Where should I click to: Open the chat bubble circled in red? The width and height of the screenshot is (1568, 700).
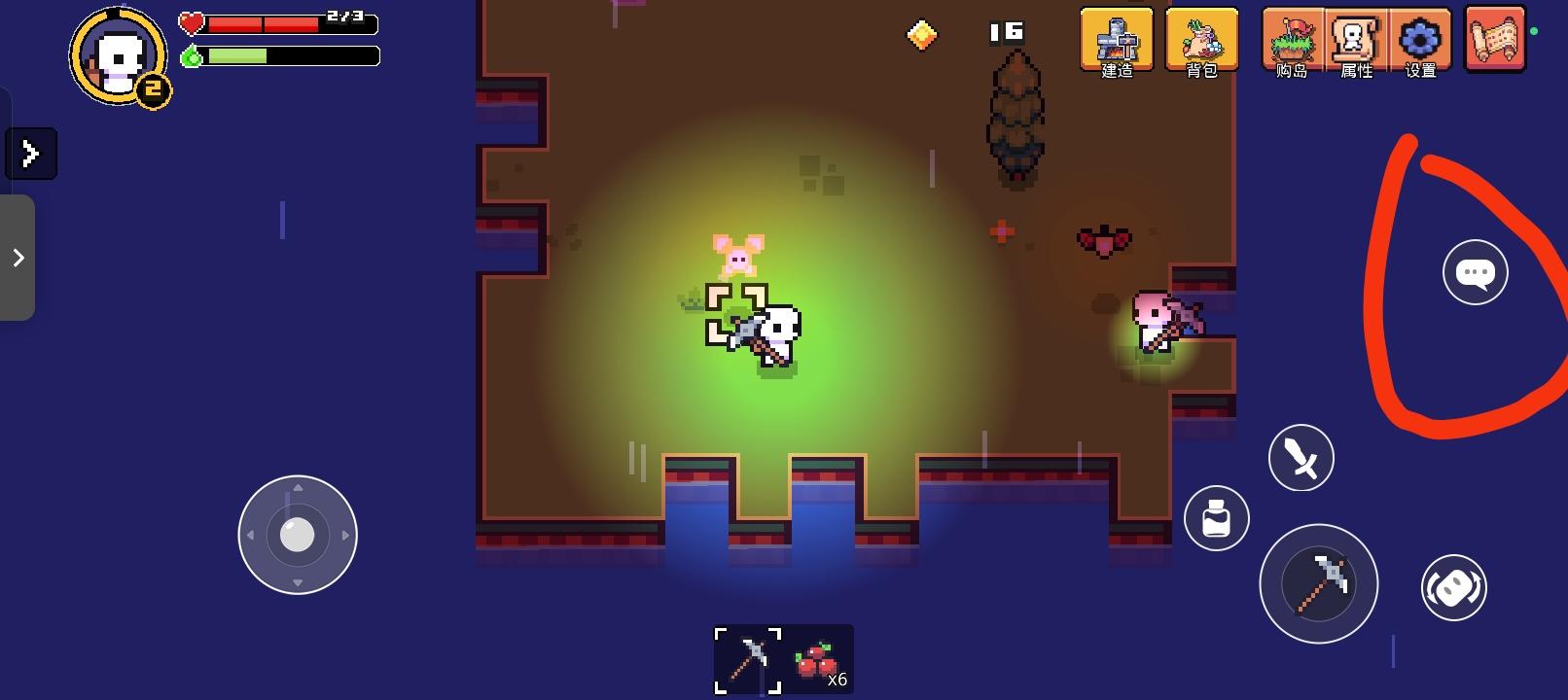tap(1475, 272)
